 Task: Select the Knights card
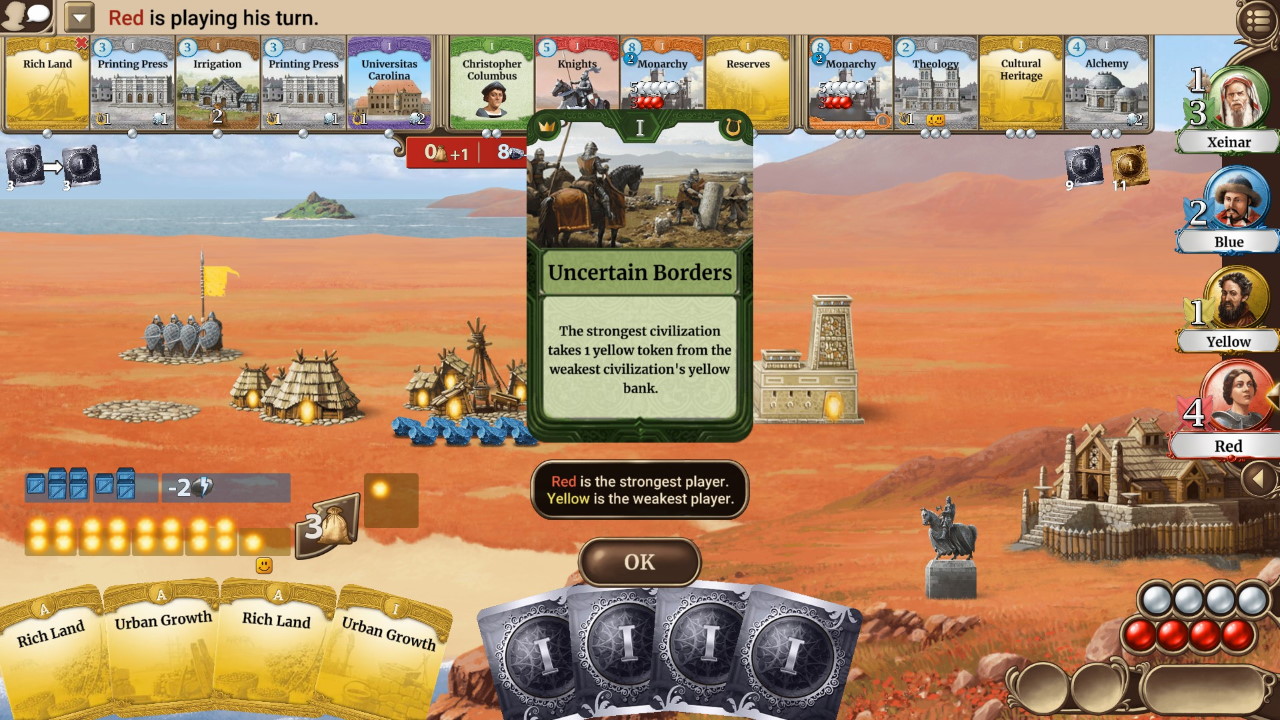click(576, 84)
